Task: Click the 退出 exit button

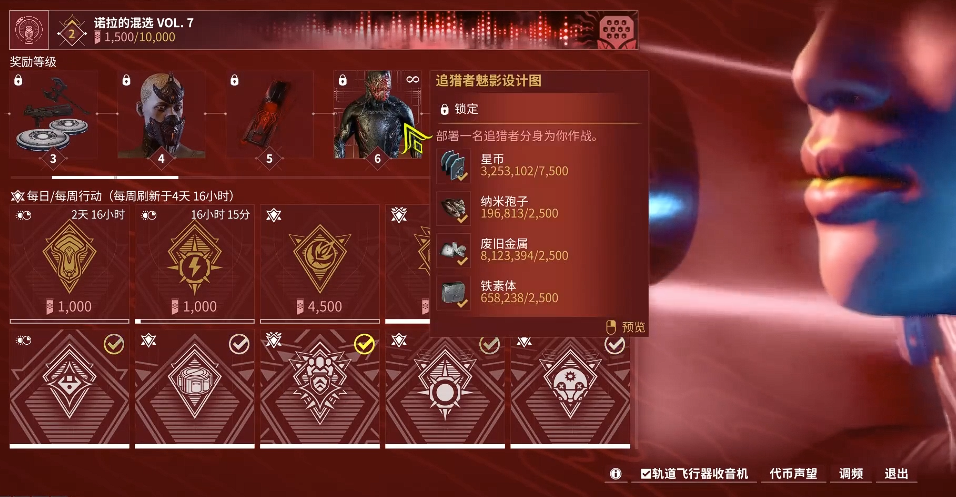Action: pos(897,474)
